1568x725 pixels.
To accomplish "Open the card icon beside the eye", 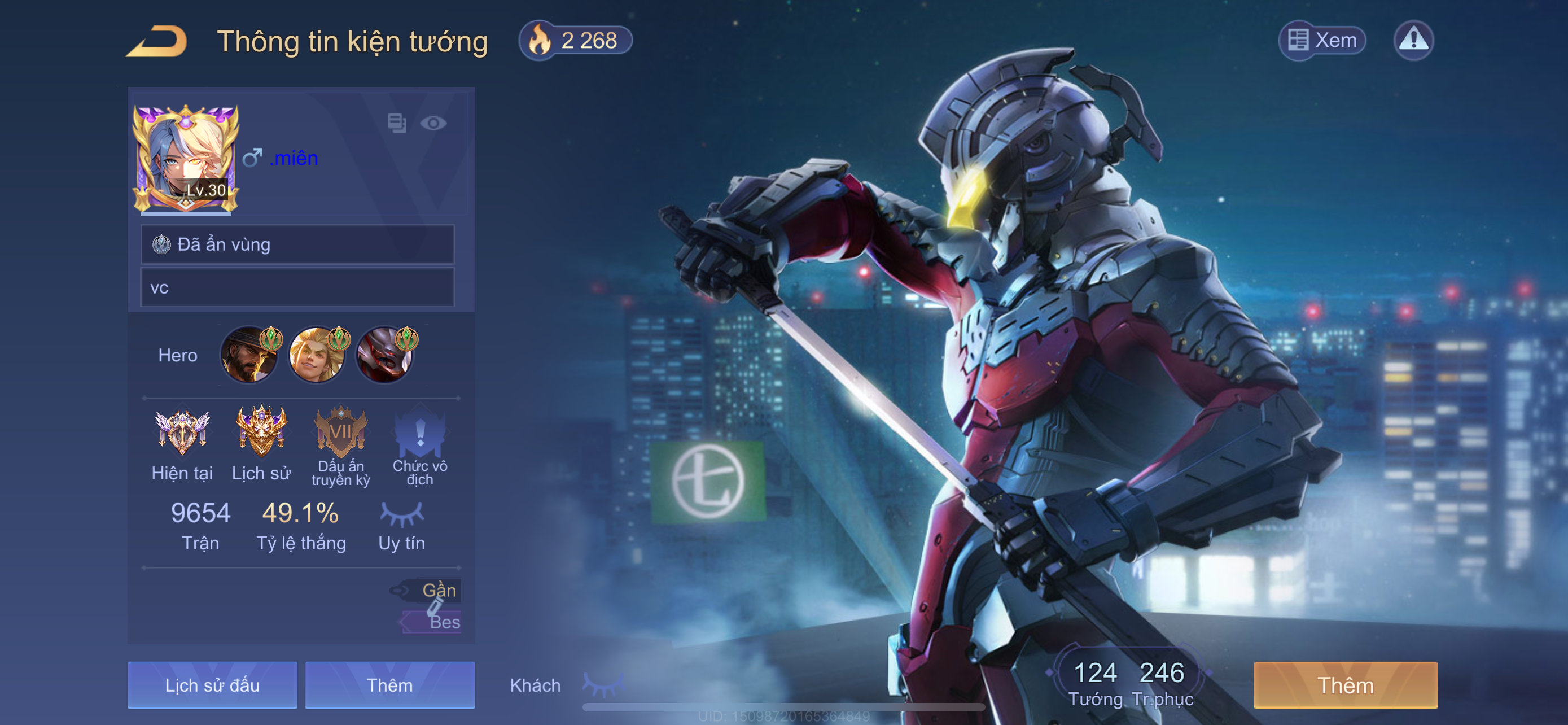I will [397, 123].
